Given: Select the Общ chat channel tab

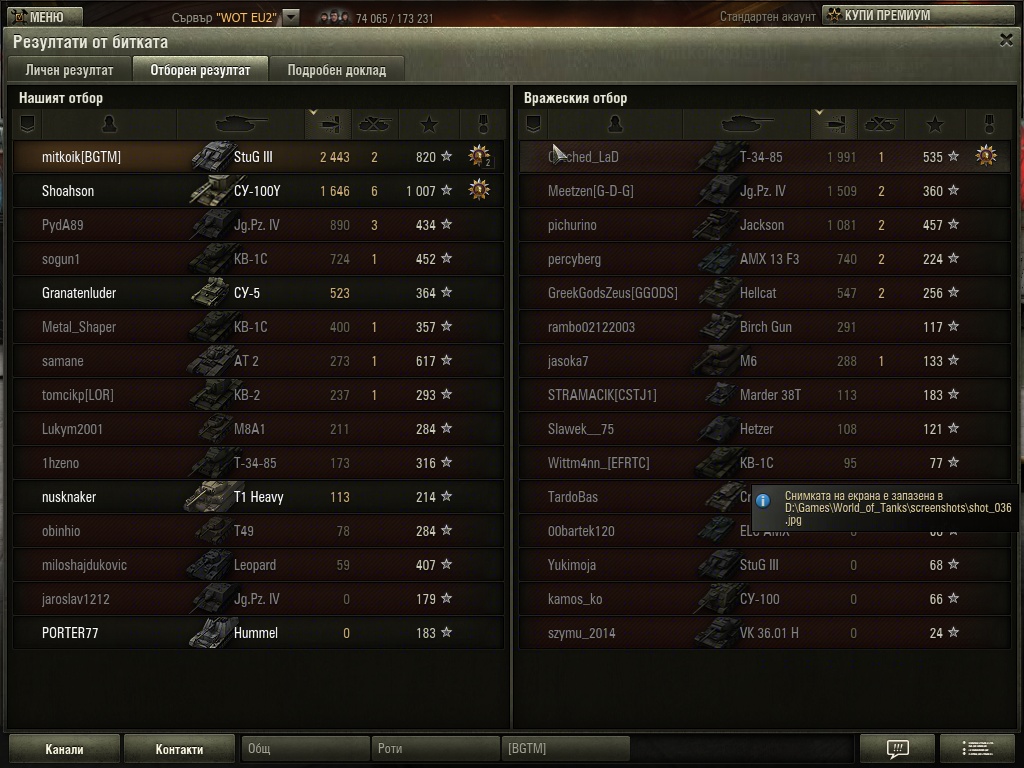Looking at the screenshot, I should point(305,749).
